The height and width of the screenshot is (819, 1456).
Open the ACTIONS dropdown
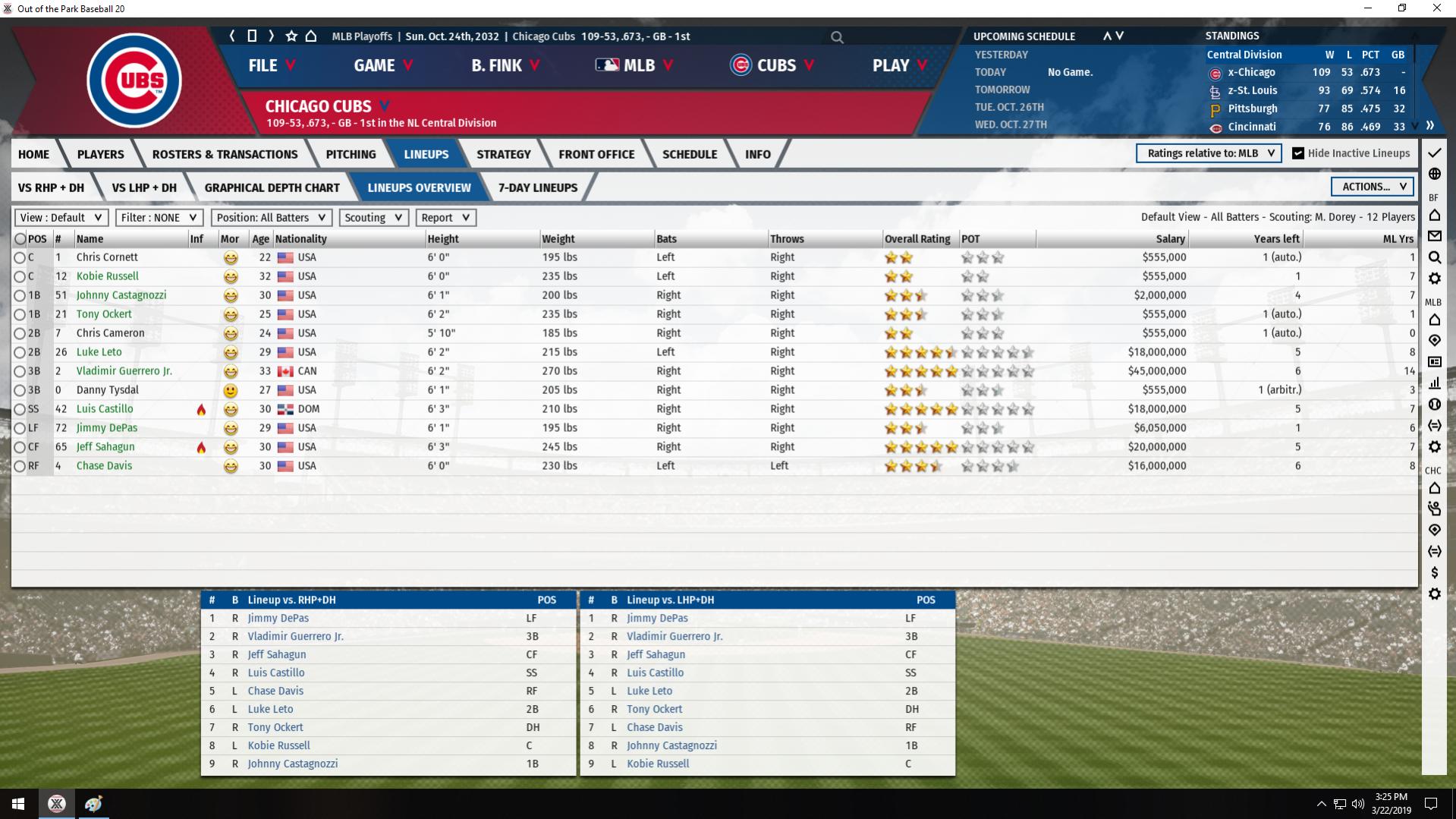(x=1372, y=187)
